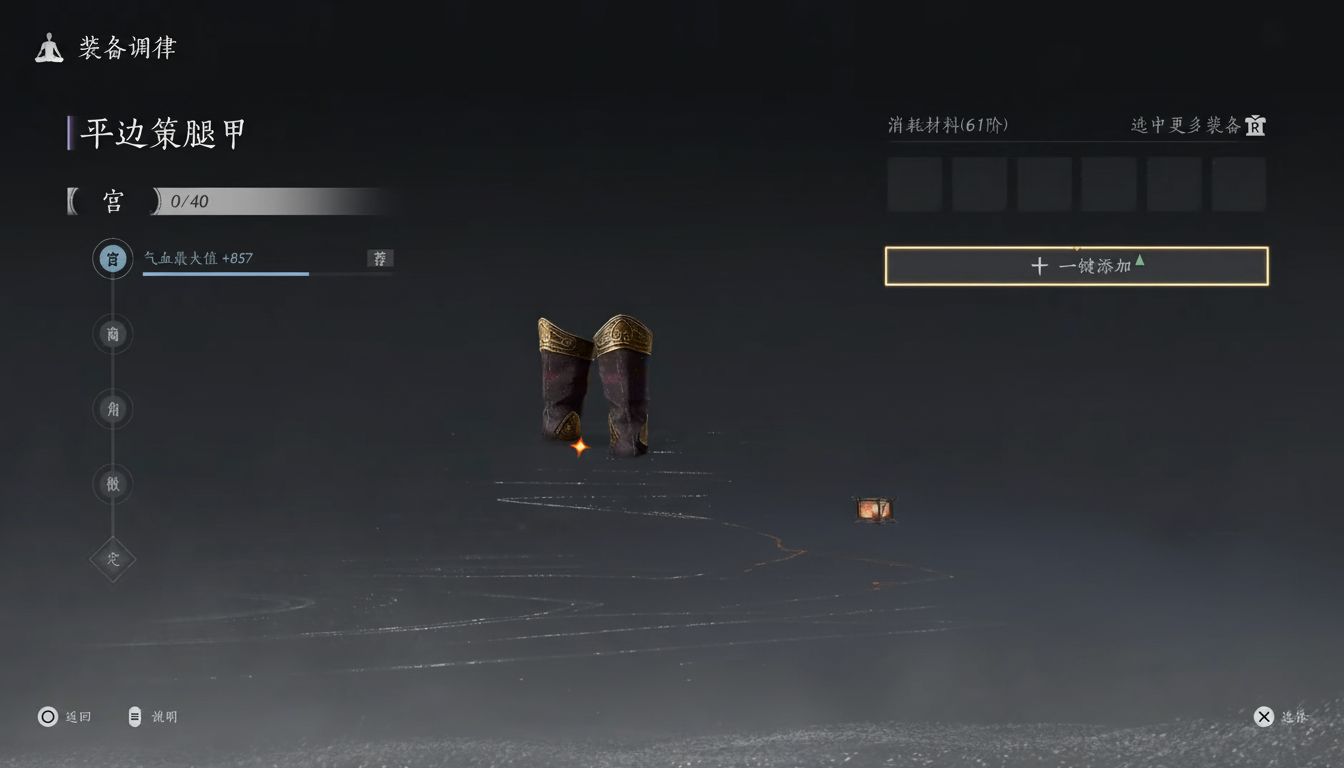Select the 商 tone node in the sidebar
The height and width of the screenshot is (768, 1344).
pos(112,334)
